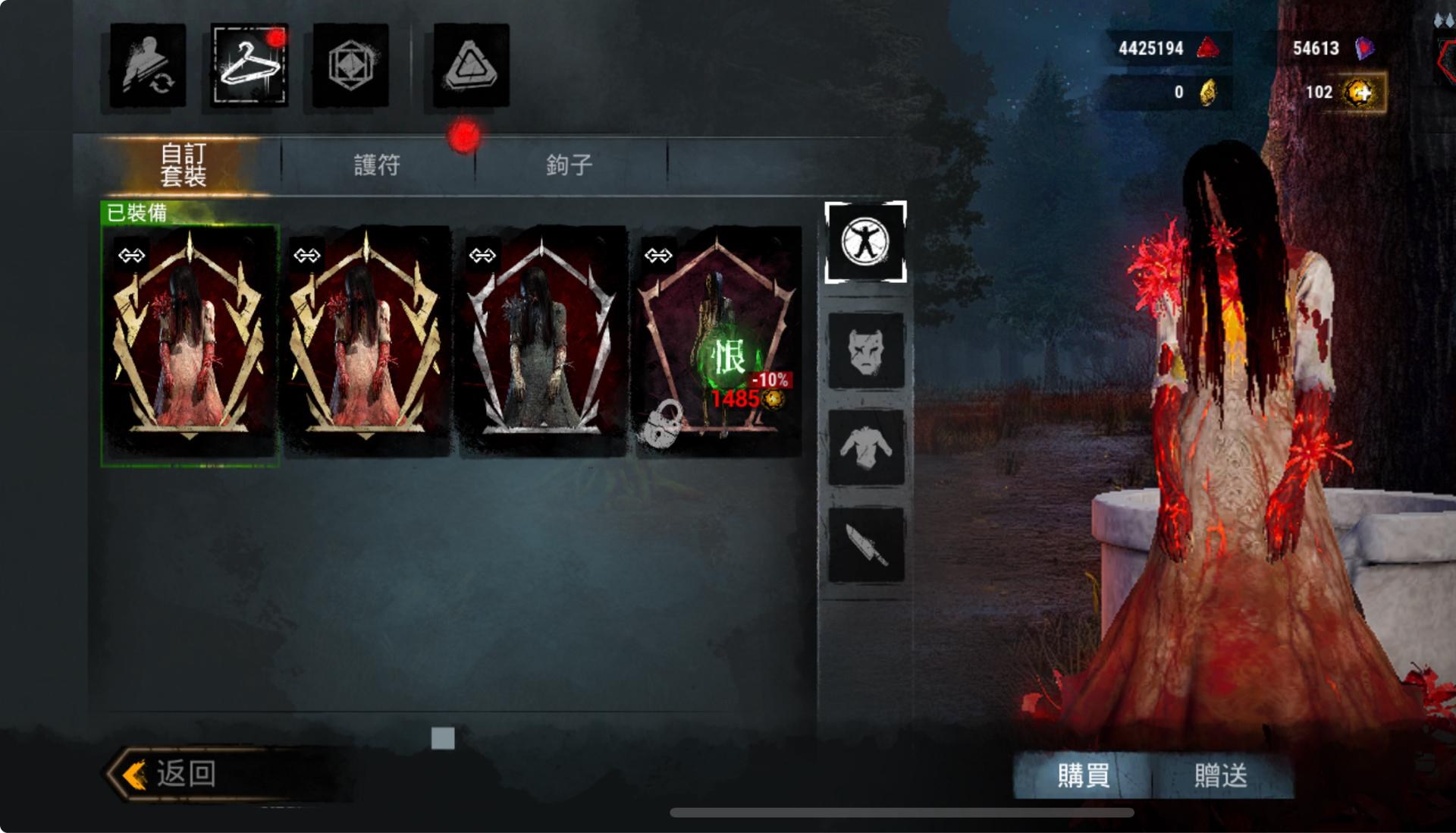Viewport: 1456px width, 833px height.
Task: Open the 自訂套裝 tab
Action: click(187, 164)
